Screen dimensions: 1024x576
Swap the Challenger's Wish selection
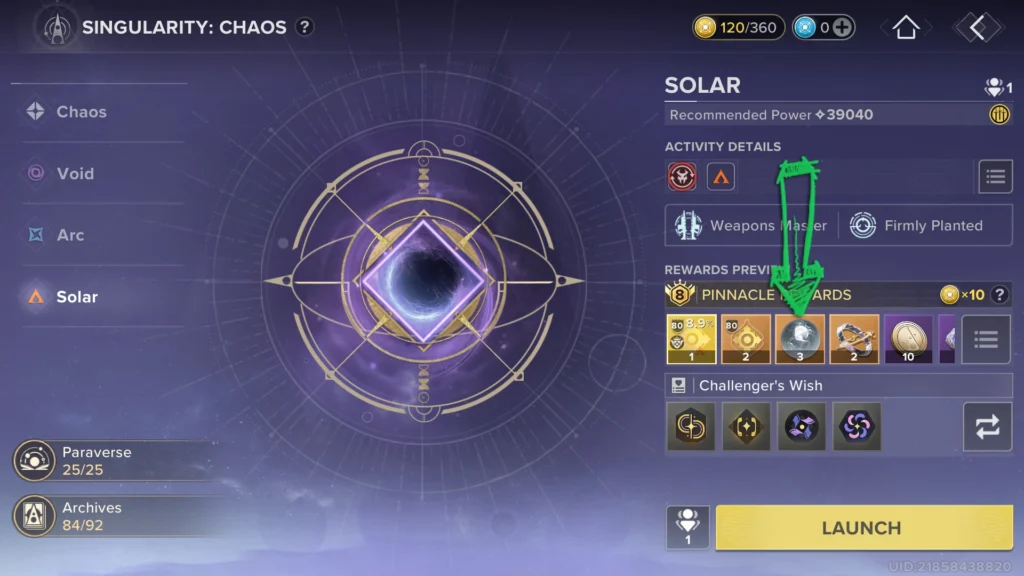click(x=987, y=427)
